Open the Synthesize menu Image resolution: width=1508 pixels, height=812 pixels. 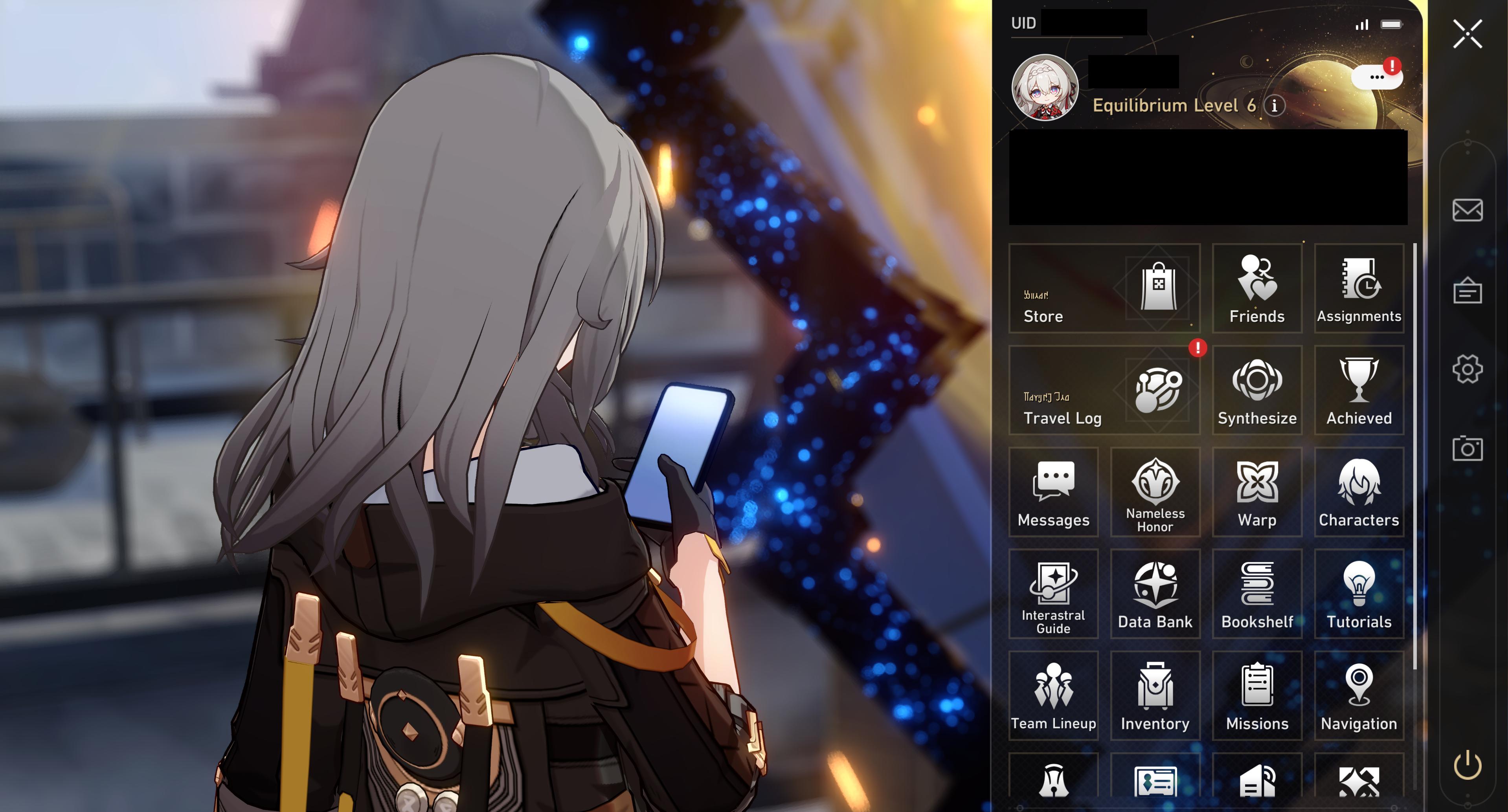(1257, 391)
